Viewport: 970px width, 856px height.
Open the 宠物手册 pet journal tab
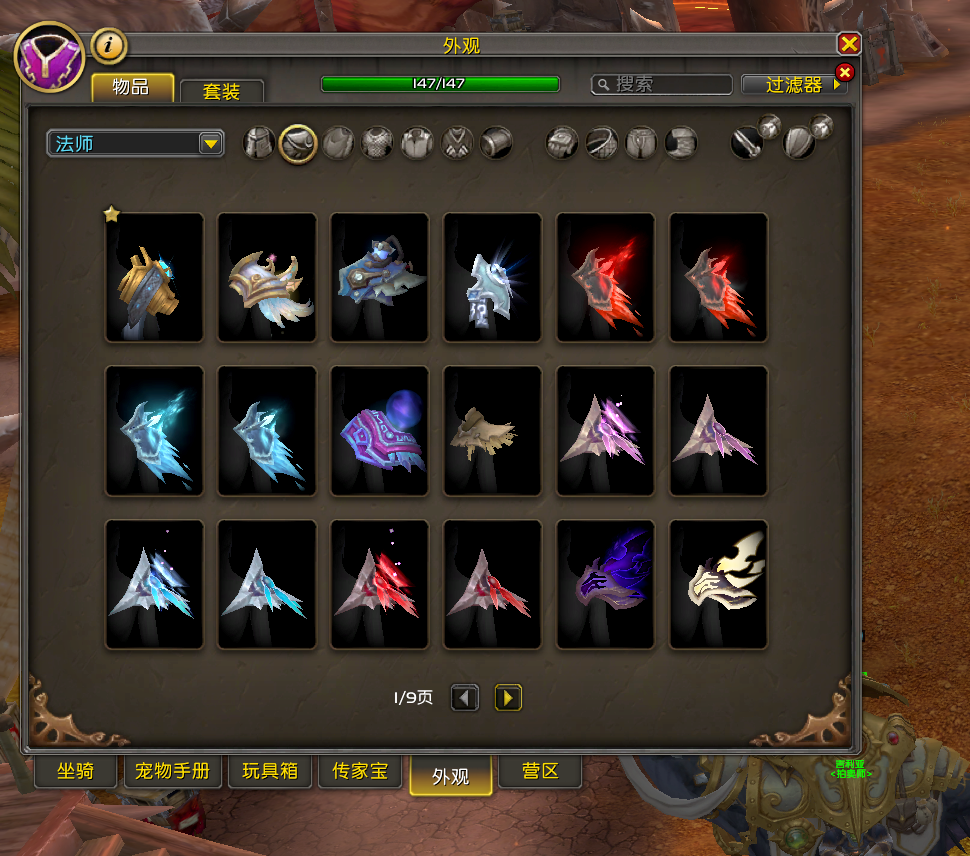point(173,772)
